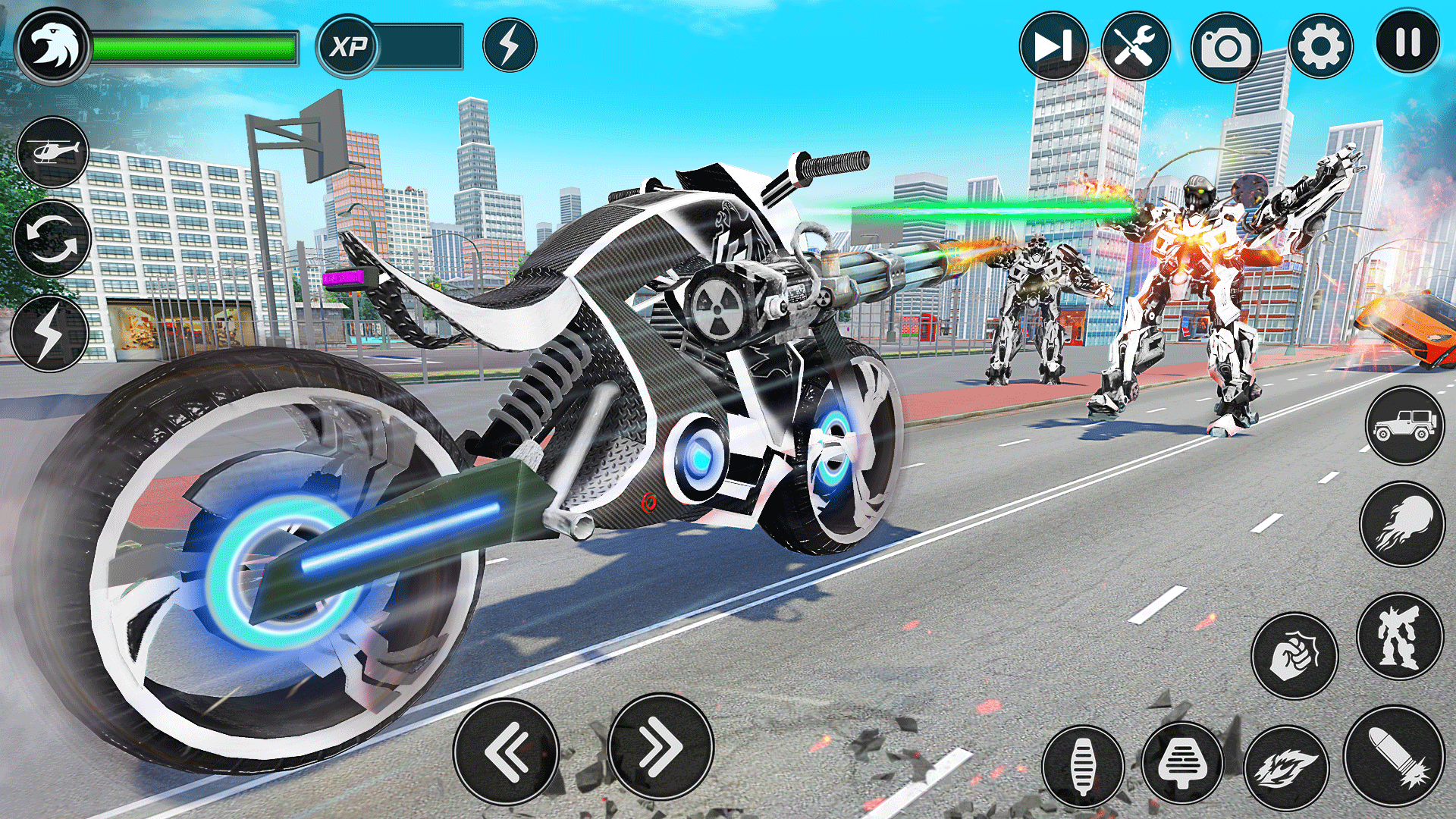The height and width of the screenshot is (819, 1456).
Task: Click the circular arrows swap button
Action: (x=52, y=239)
